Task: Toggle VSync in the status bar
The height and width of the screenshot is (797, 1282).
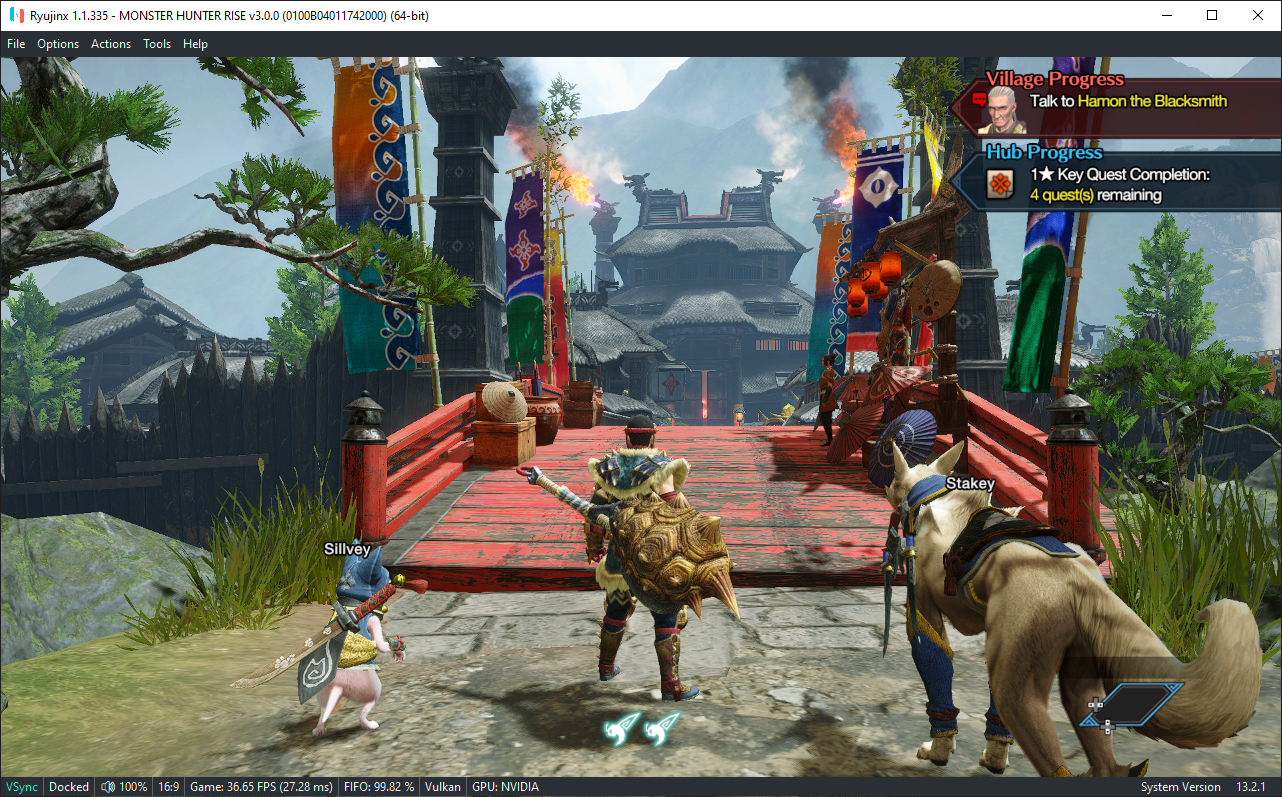Action: tap(20, 787)
